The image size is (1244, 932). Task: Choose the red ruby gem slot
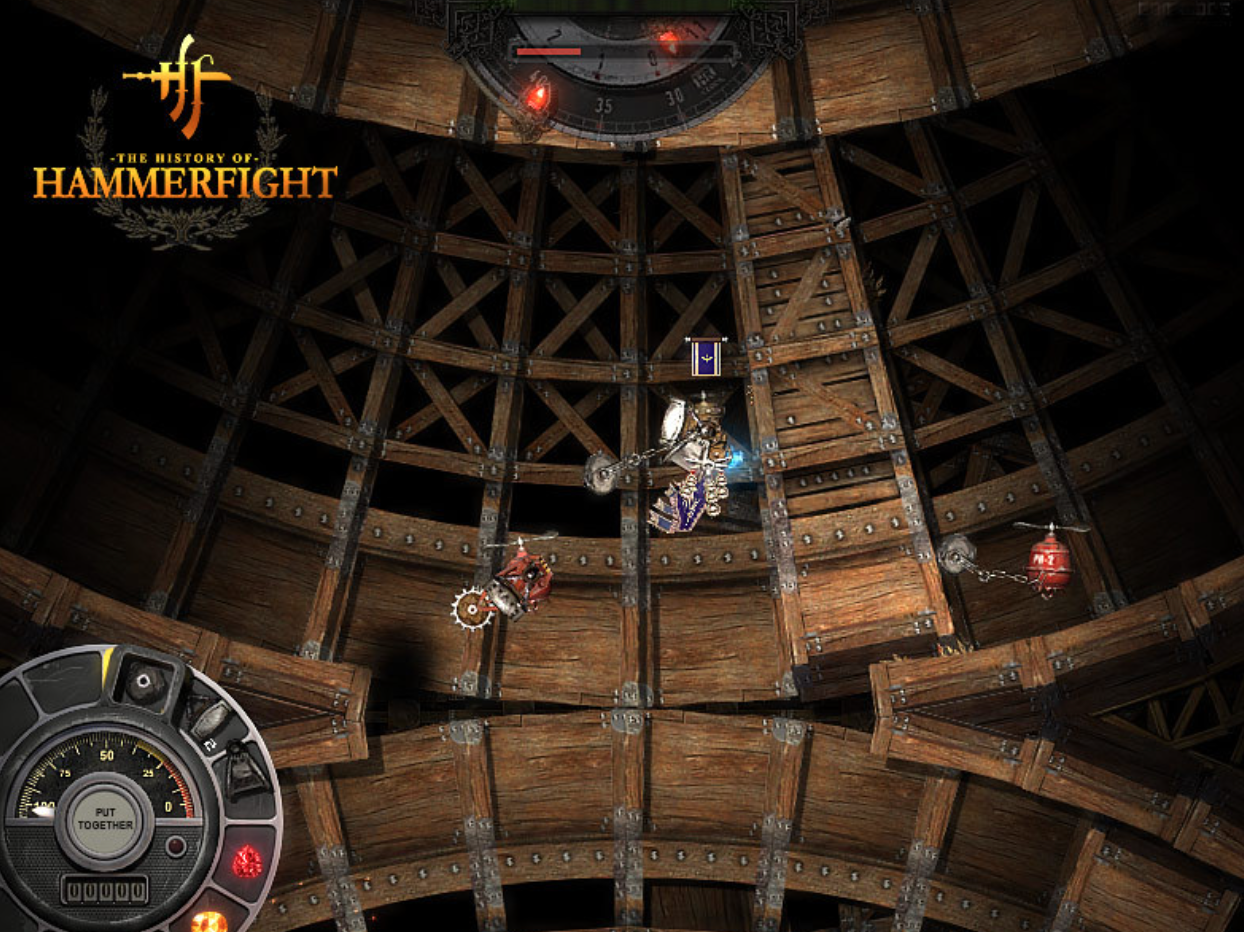(246, 859)
